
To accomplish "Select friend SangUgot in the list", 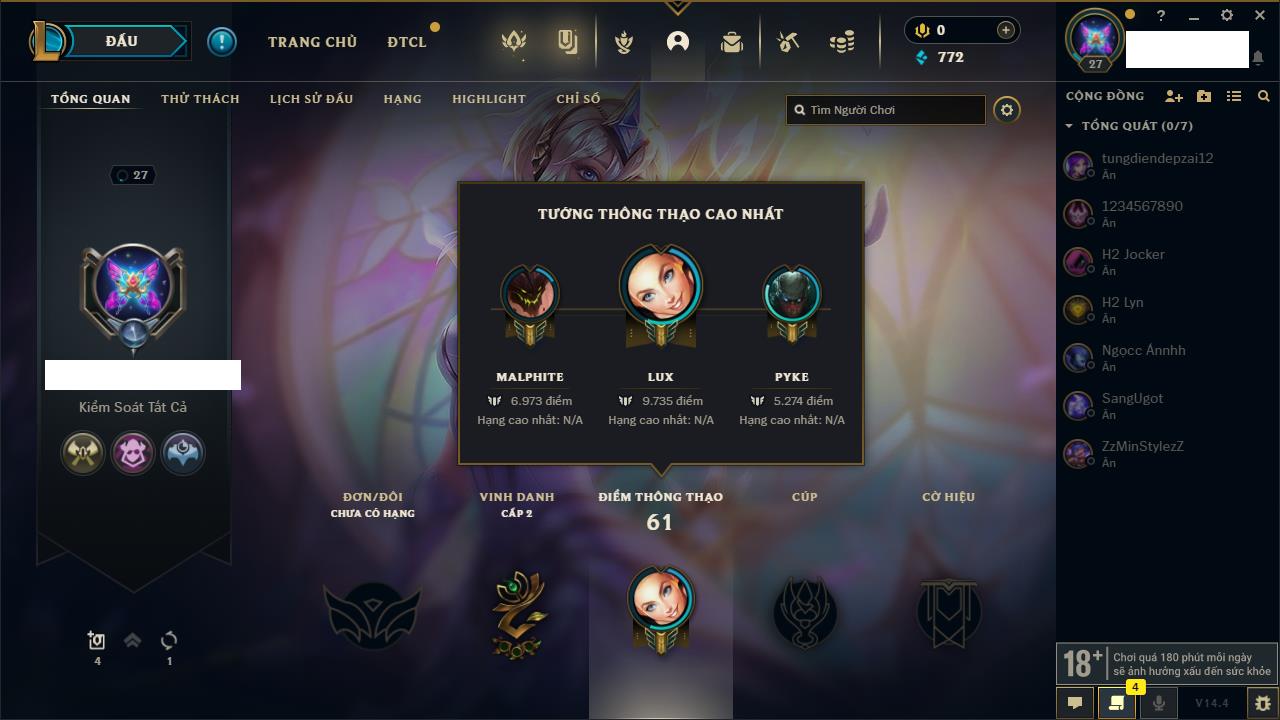I will (x=1132, y=398).
